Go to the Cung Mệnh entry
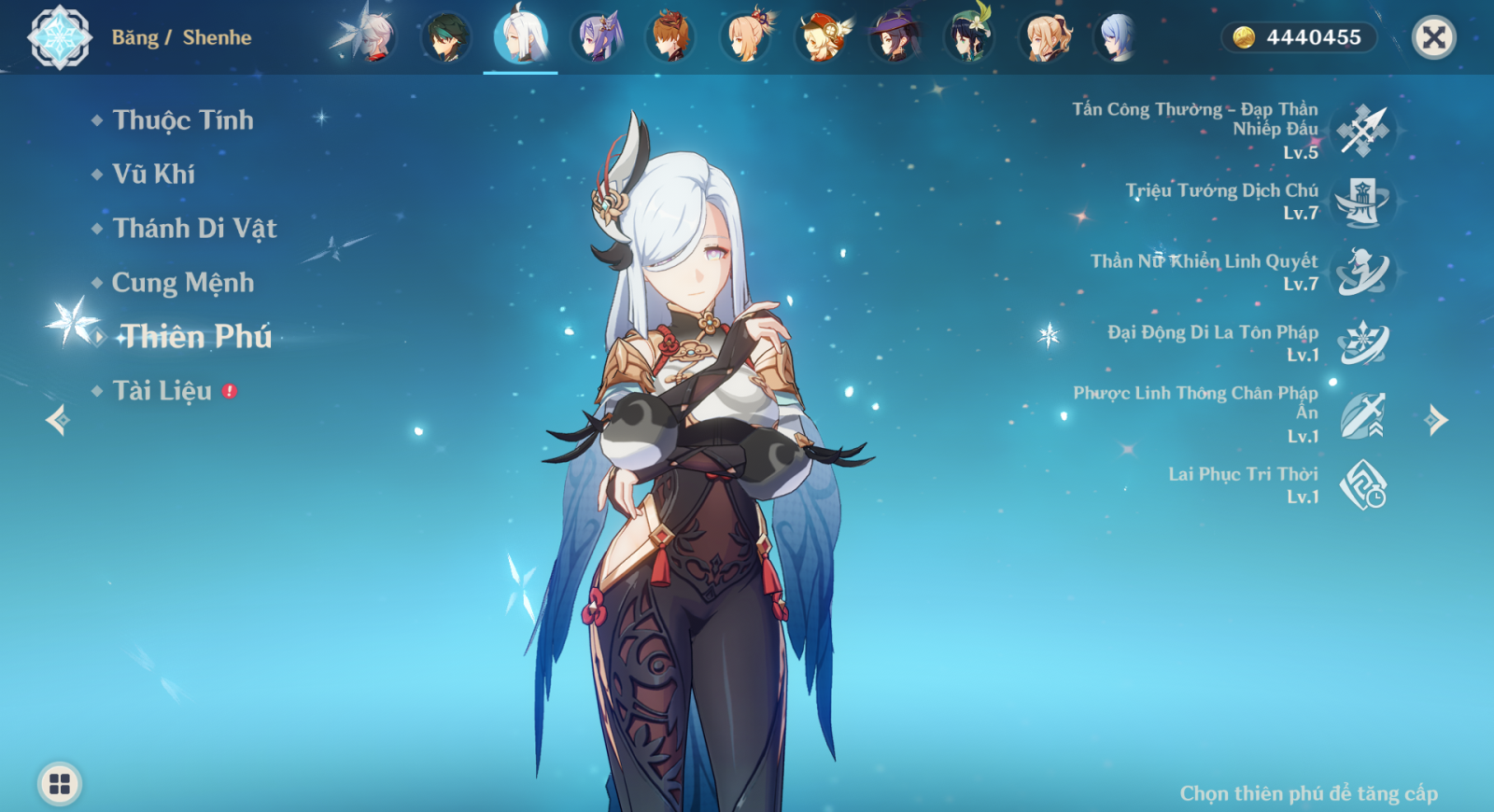The height and width of the screenshot is (812, 1494). point(182,283)
